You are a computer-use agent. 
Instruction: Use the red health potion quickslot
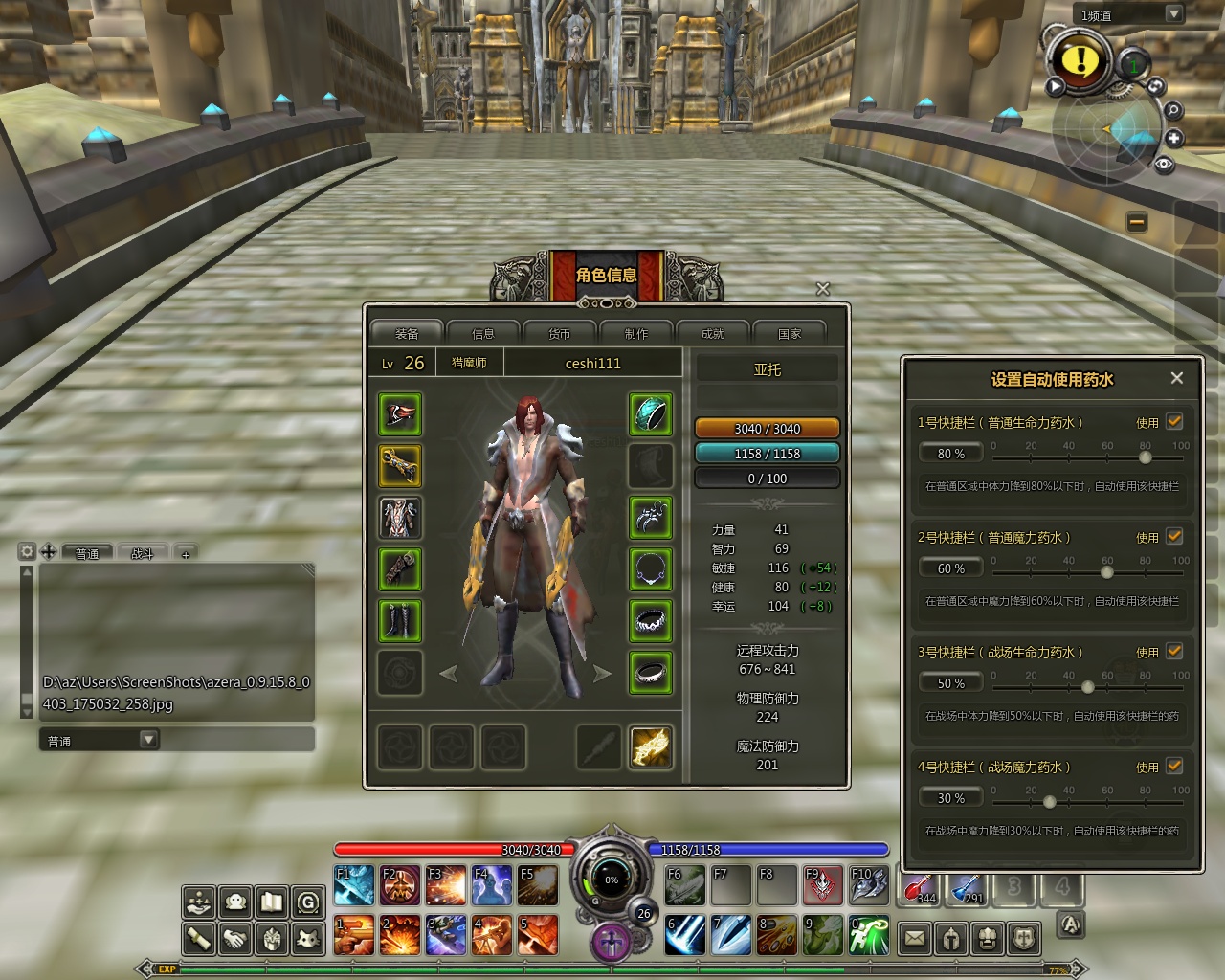pyautogui.click(x=921, y=885)
